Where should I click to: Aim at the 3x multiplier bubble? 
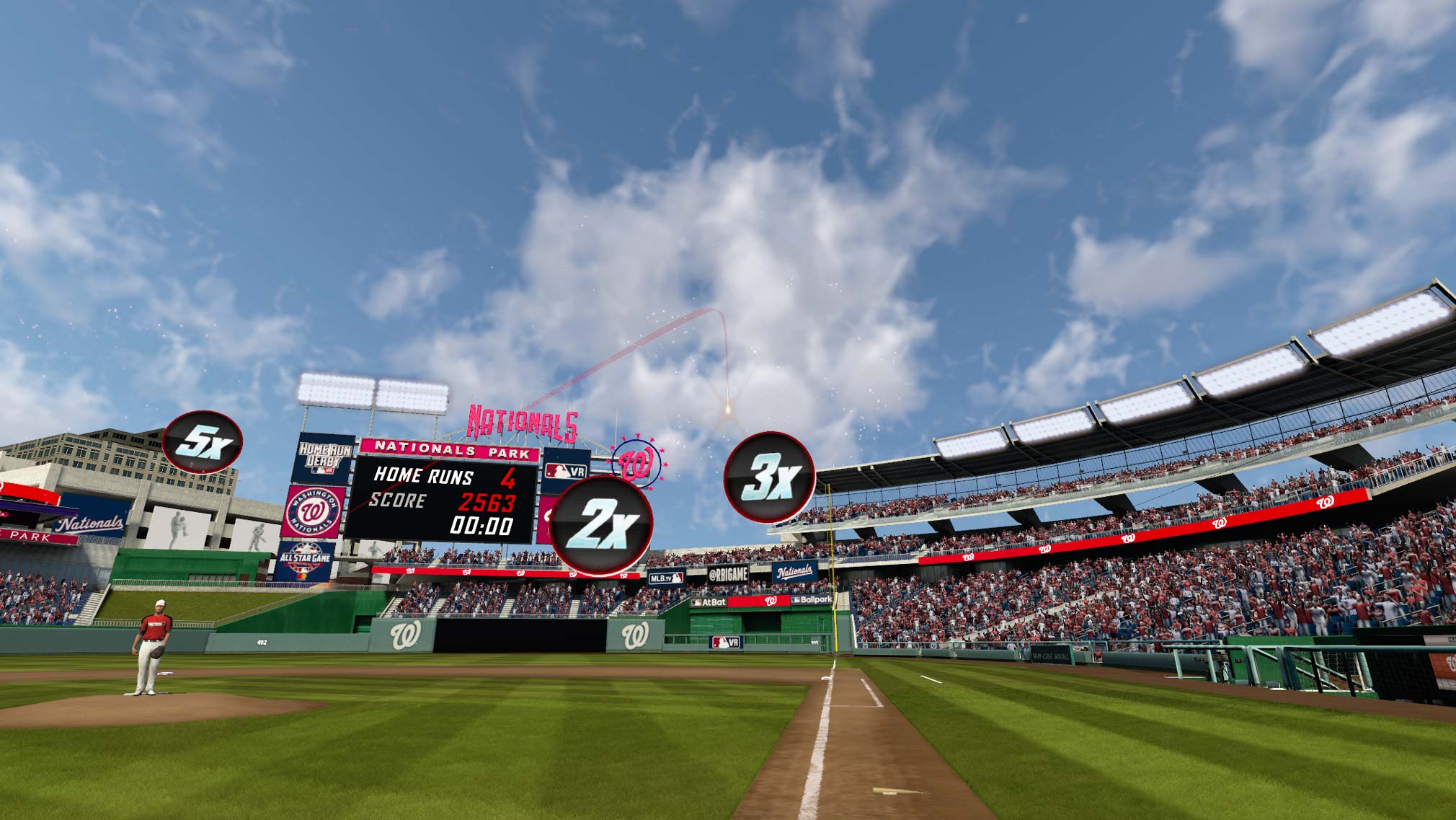click(769, 477)
